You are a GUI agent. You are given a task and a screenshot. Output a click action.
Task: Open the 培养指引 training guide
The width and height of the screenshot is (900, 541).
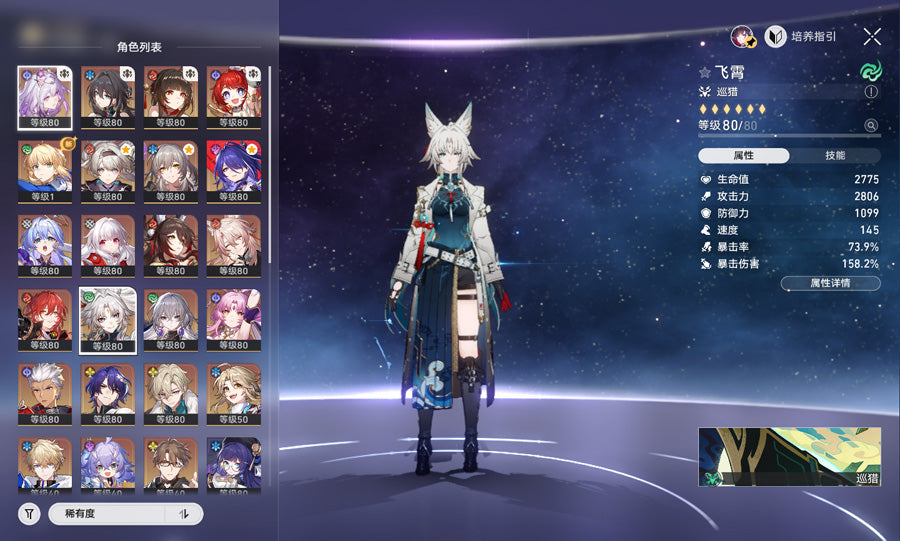pos(801,36)
